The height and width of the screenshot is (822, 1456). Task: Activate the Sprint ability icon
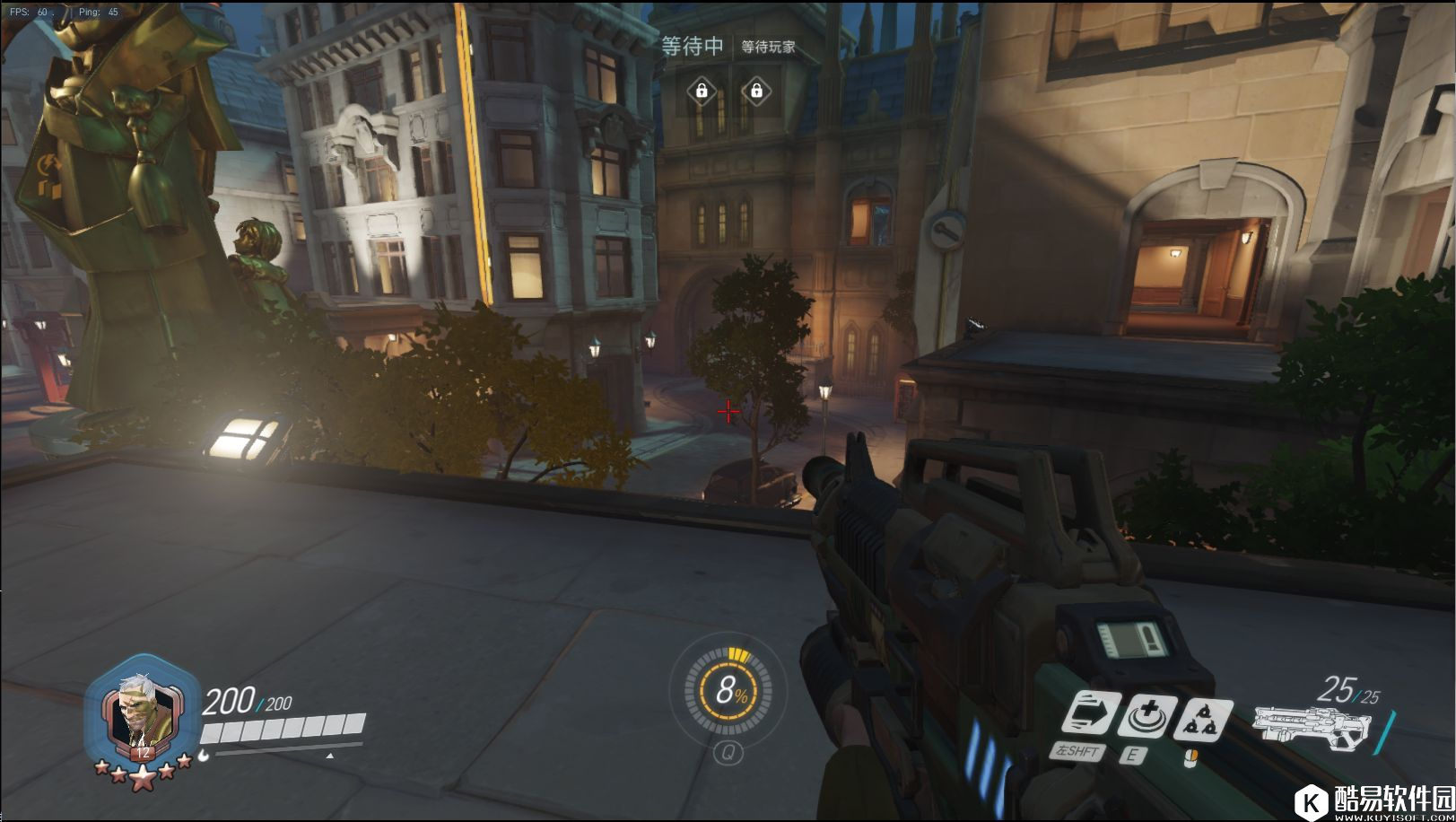[1090, 717]
